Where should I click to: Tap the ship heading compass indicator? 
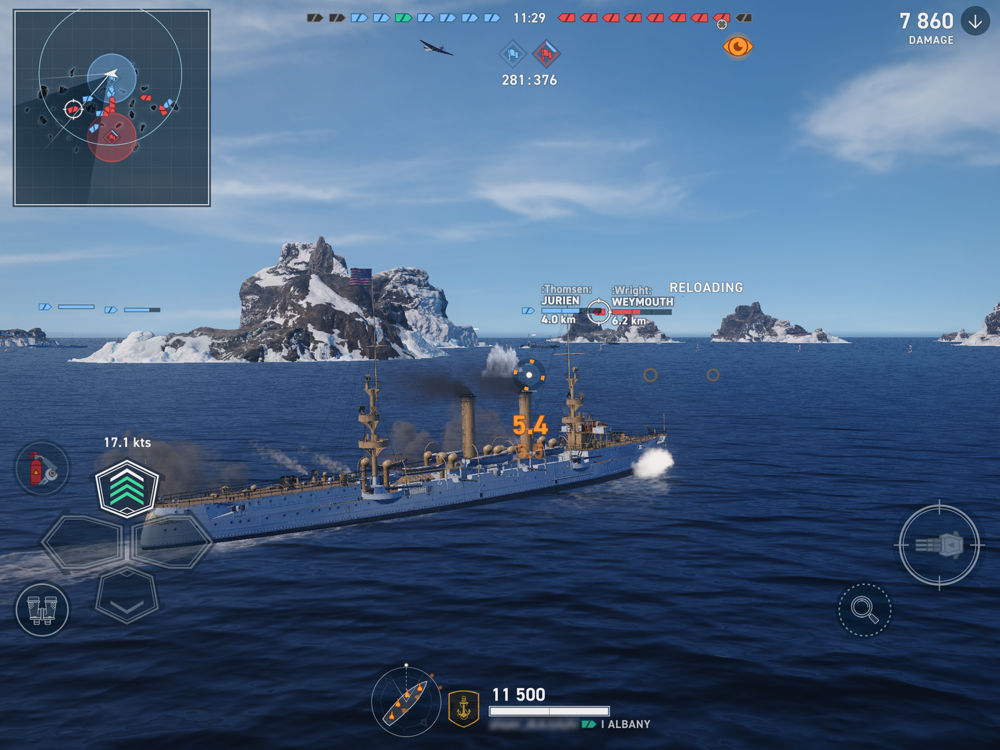point(405,699)
